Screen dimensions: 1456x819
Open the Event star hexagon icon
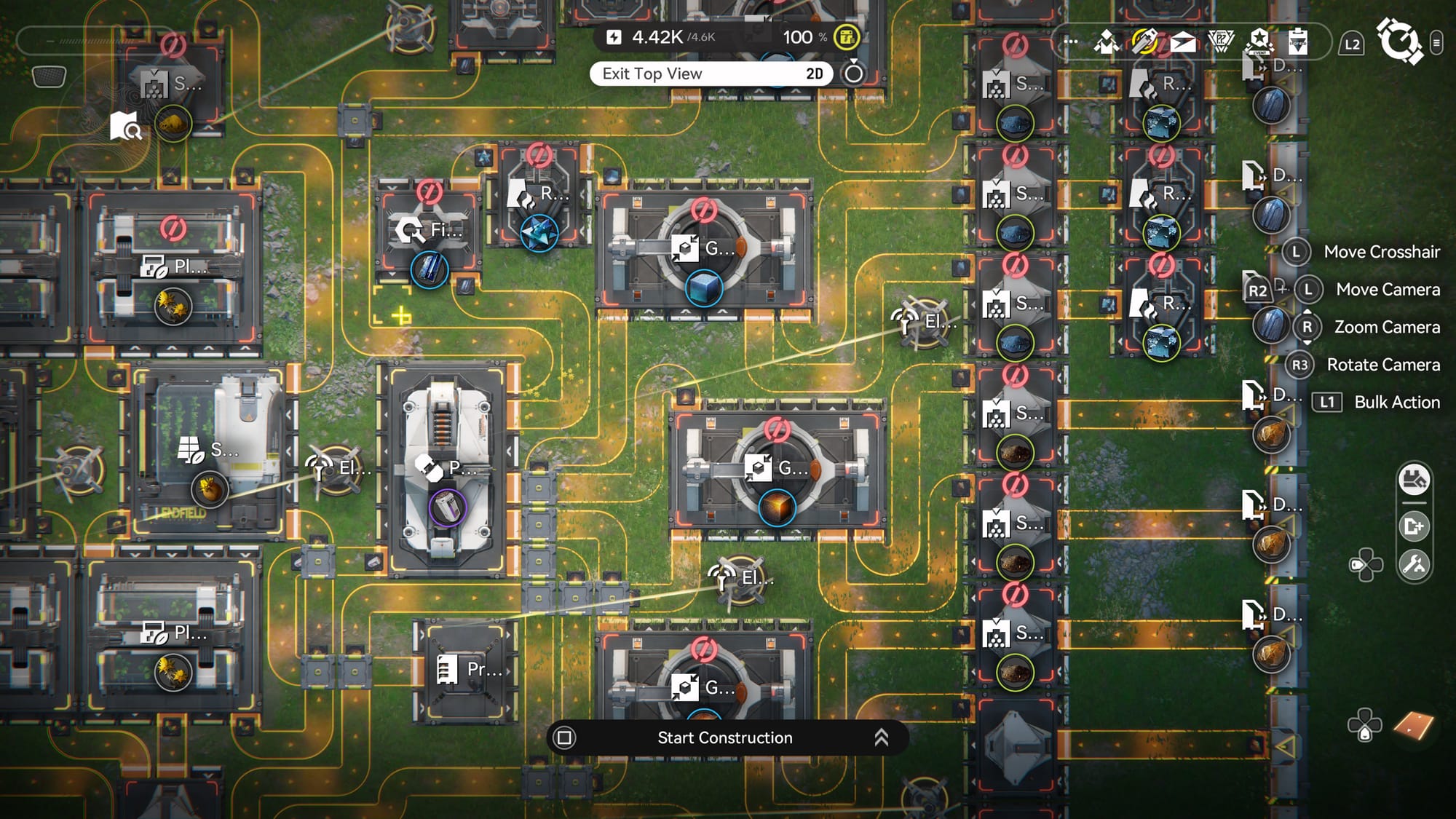1259,41
